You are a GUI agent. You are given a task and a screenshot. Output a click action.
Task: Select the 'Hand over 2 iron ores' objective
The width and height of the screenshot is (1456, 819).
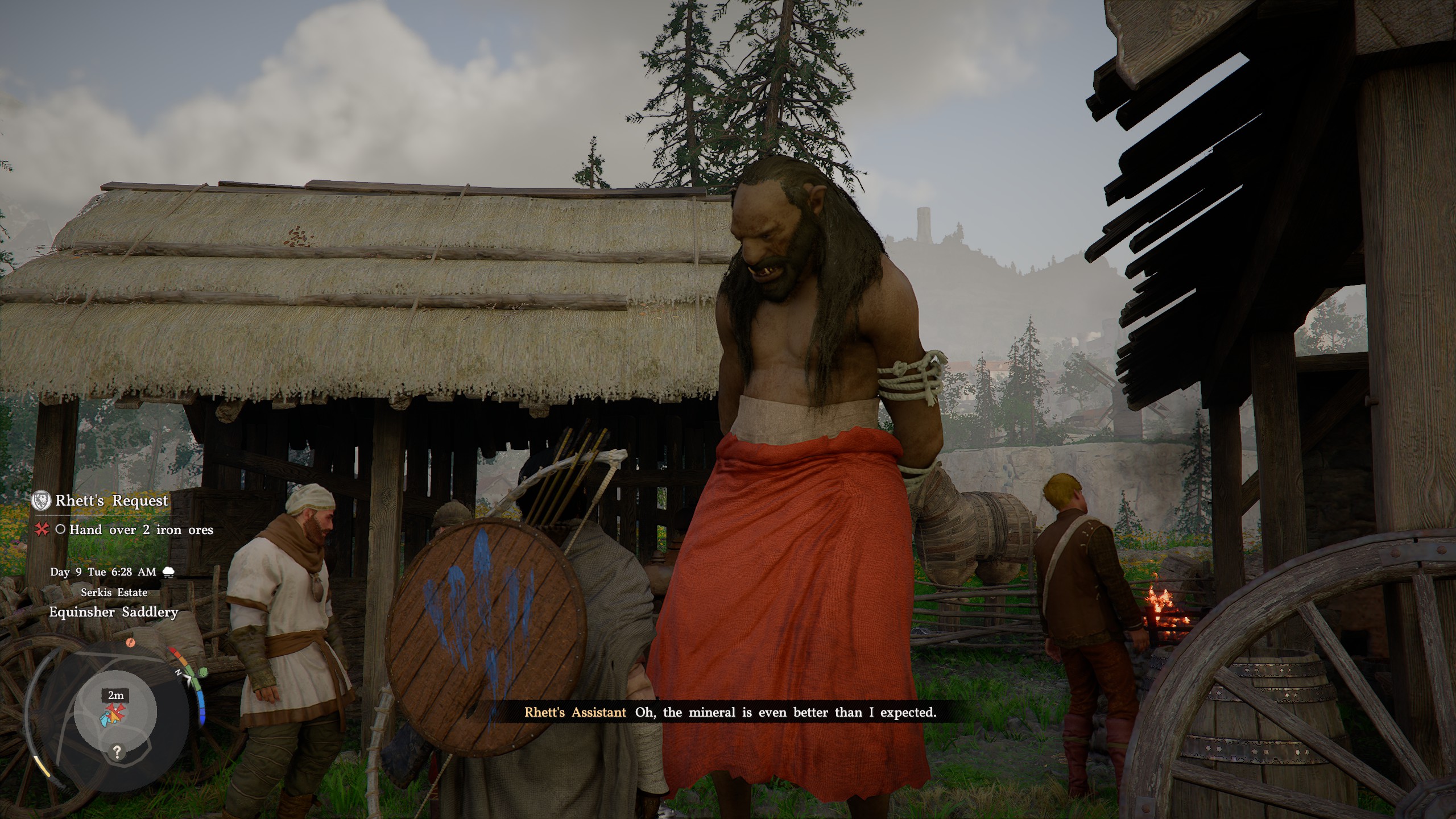pos(141,530)
